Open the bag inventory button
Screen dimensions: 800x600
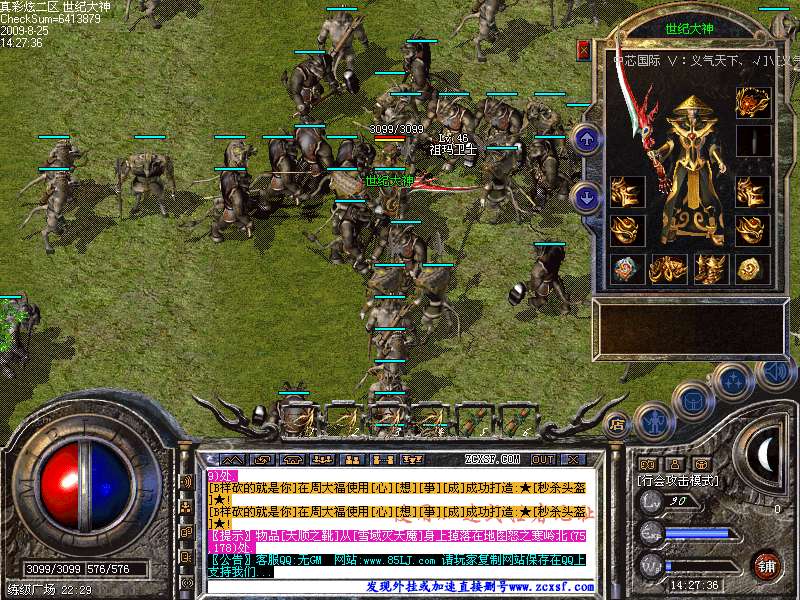point(692,400)
